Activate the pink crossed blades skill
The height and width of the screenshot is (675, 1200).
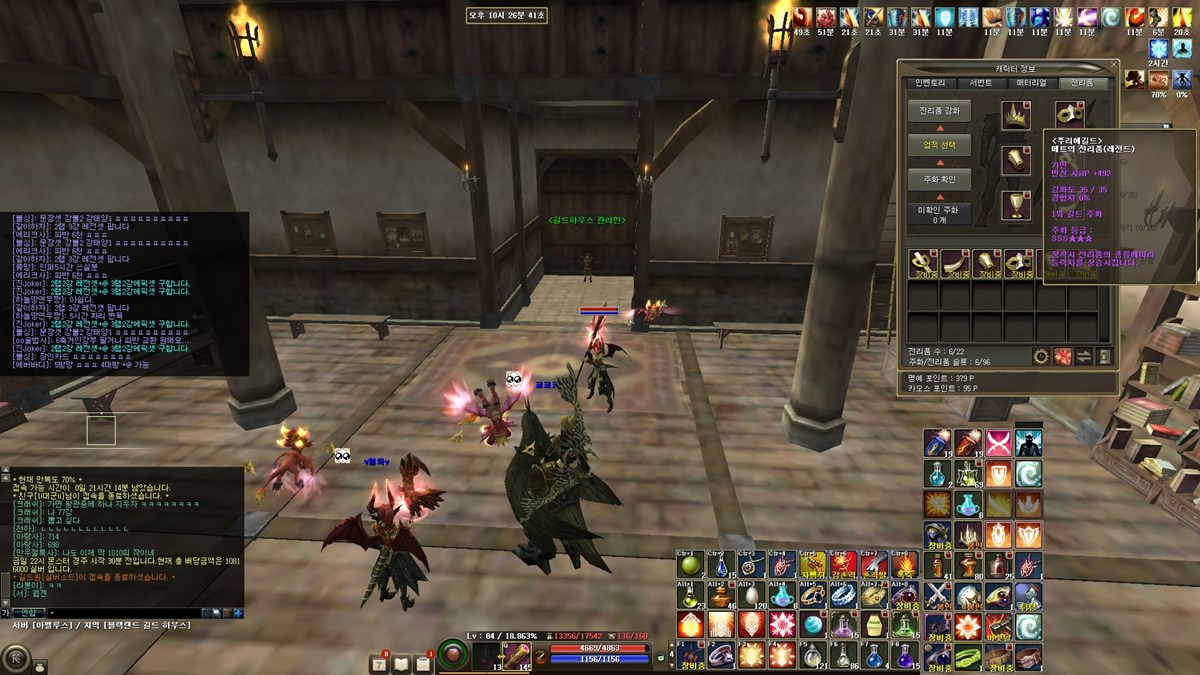[x=997, y=443]
